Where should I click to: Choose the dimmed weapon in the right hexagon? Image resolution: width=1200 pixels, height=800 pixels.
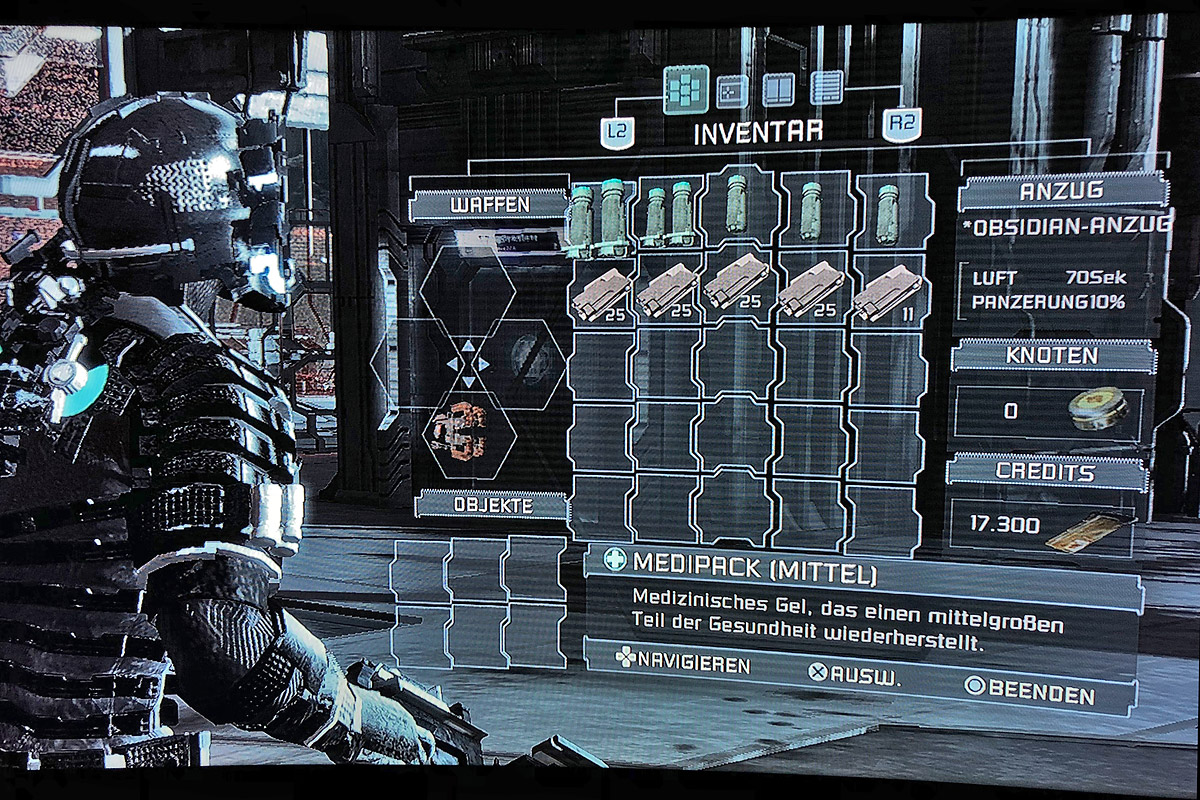point(531,360)
